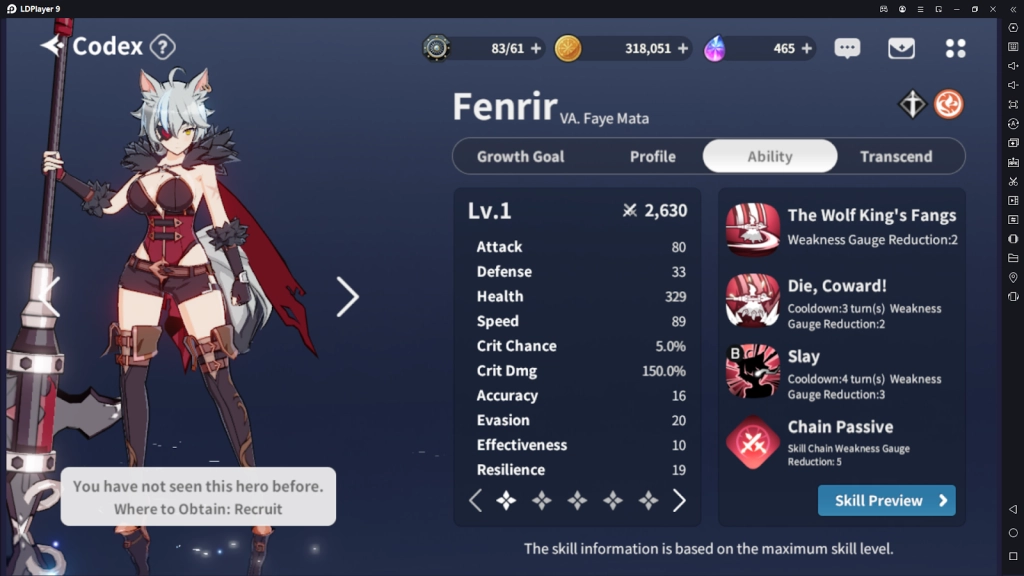This screenshot has height=576, width=1024.
Task: Switch to the Profile tab
Action: pos(652,156)
